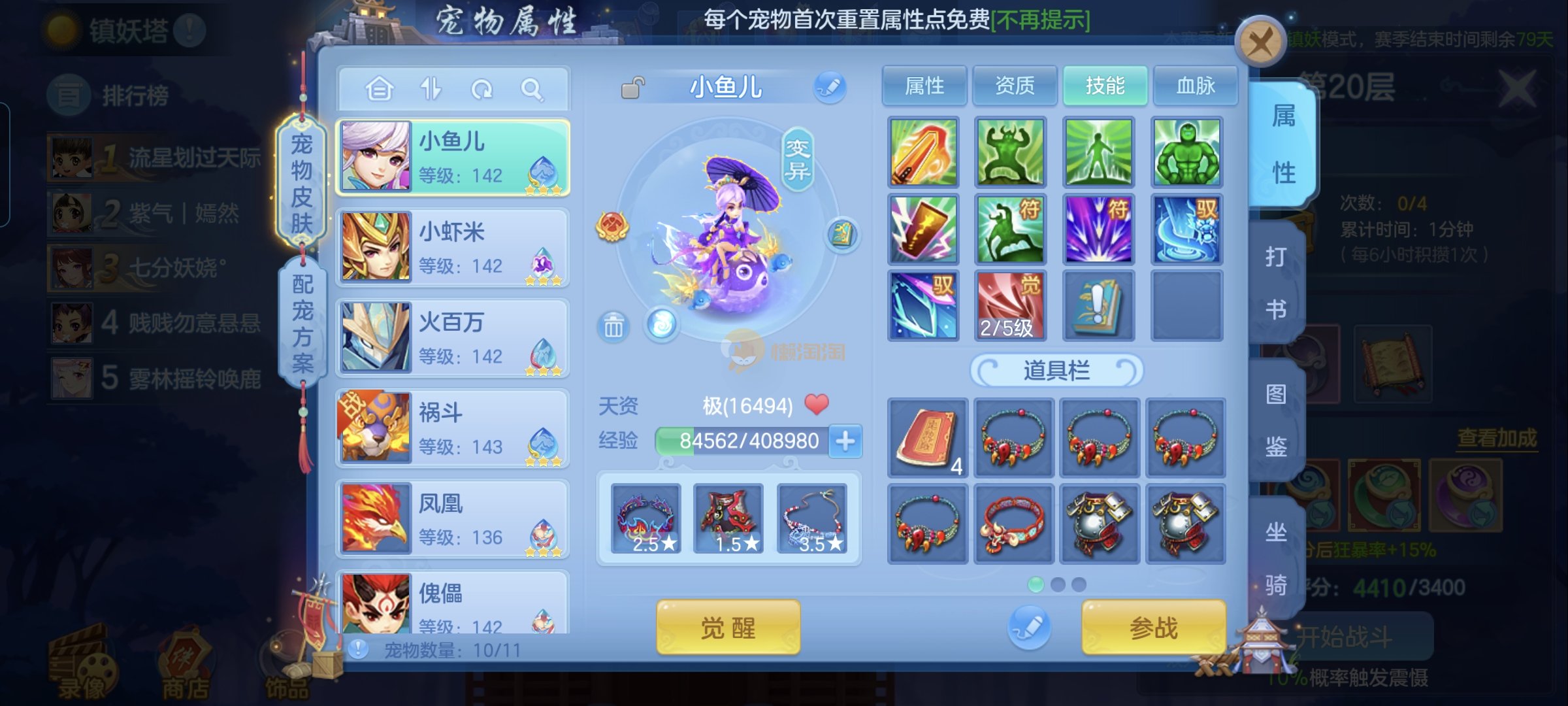
Task: Close the pet attributes window
Action: [1260, 42]
